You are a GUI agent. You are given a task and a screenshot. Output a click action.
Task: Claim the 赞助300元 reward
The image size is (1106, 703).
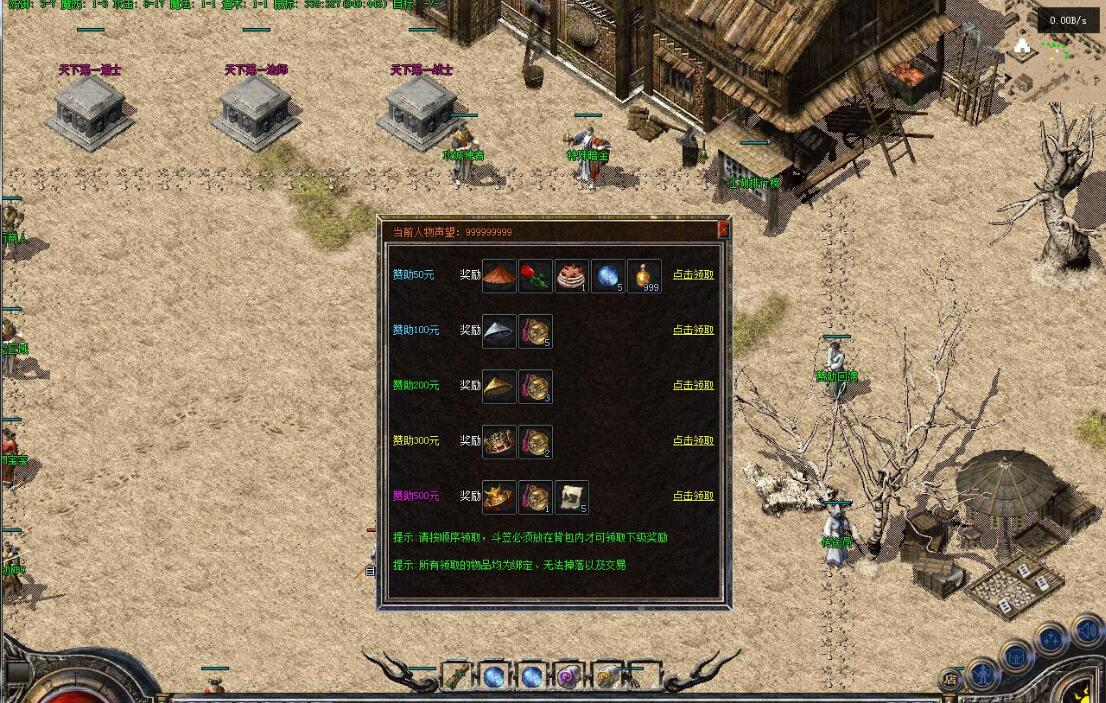pyautogui.click(x=693, y=441)
